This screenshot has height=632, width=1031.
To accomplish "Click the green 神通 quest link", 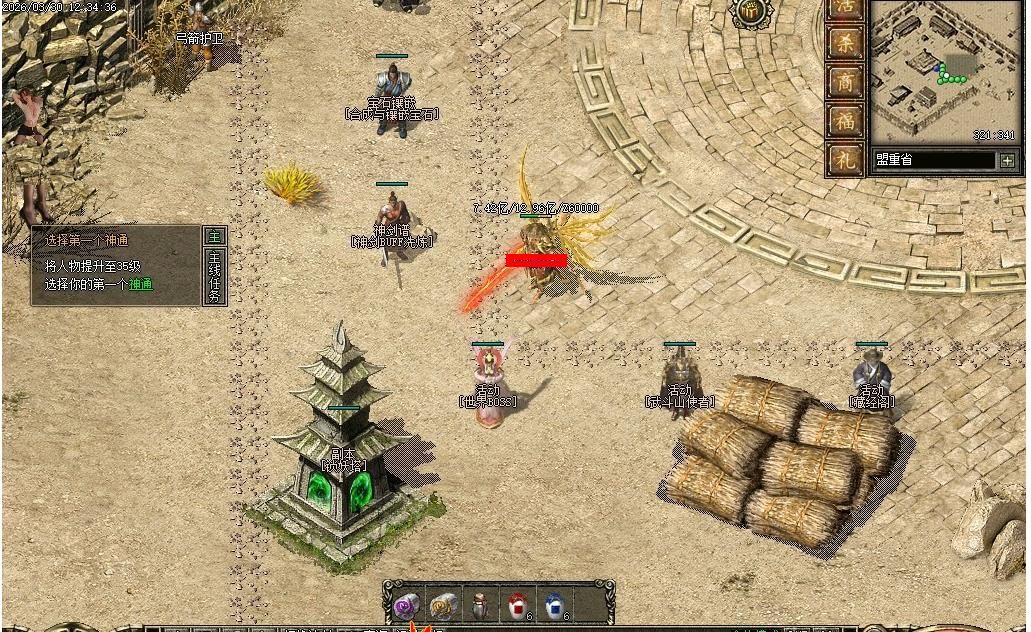I will (141, 285).
